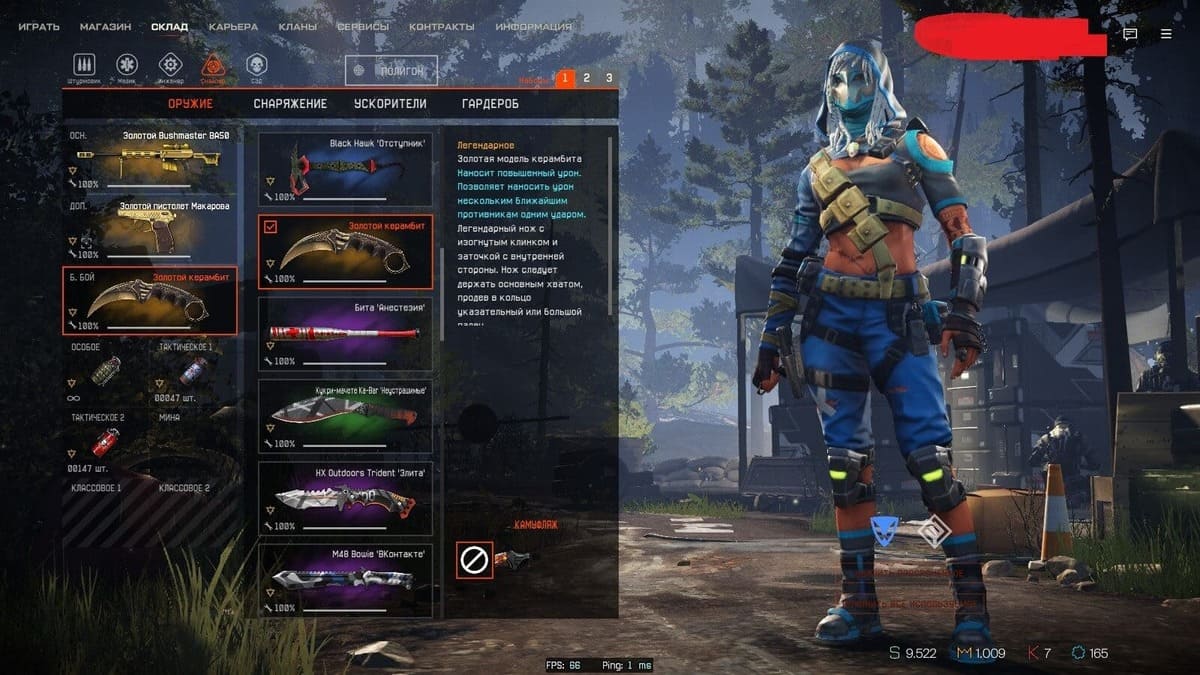Pick the Бита 'Анестезия' bat
This screenshot has height=675, width=1200.
click(x=346, y=332)
